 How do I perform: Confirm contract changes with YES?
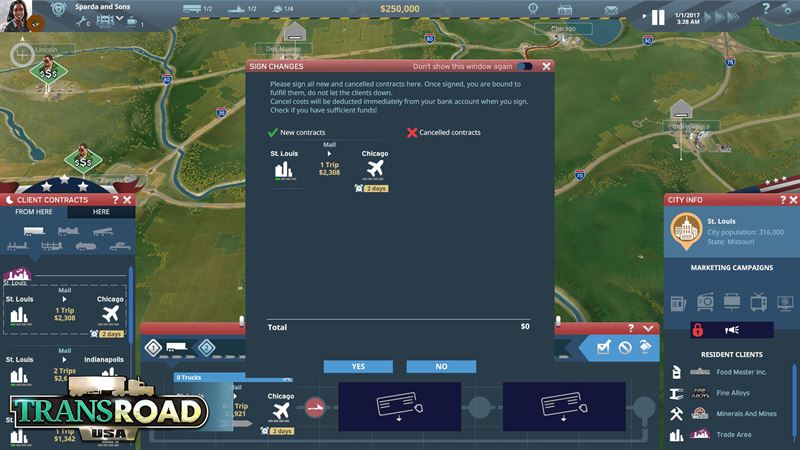pyautogui.click(x=358, y=367)
